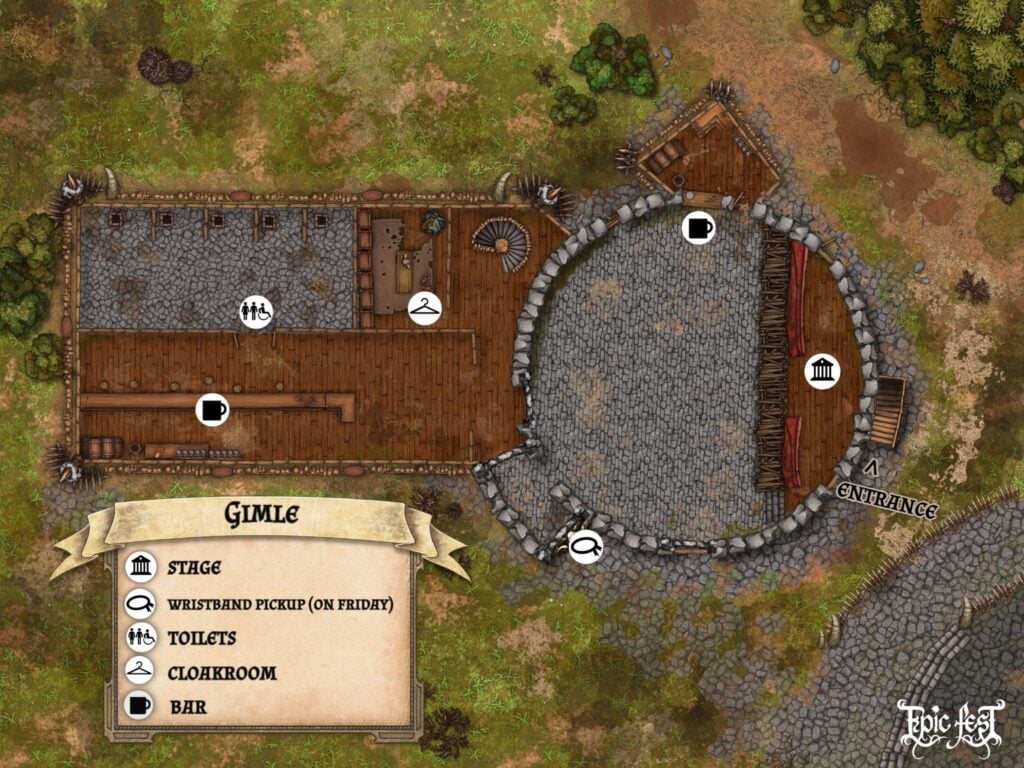
Task: Select the Wristband Pickup legend entry
Action: point(279,604)
